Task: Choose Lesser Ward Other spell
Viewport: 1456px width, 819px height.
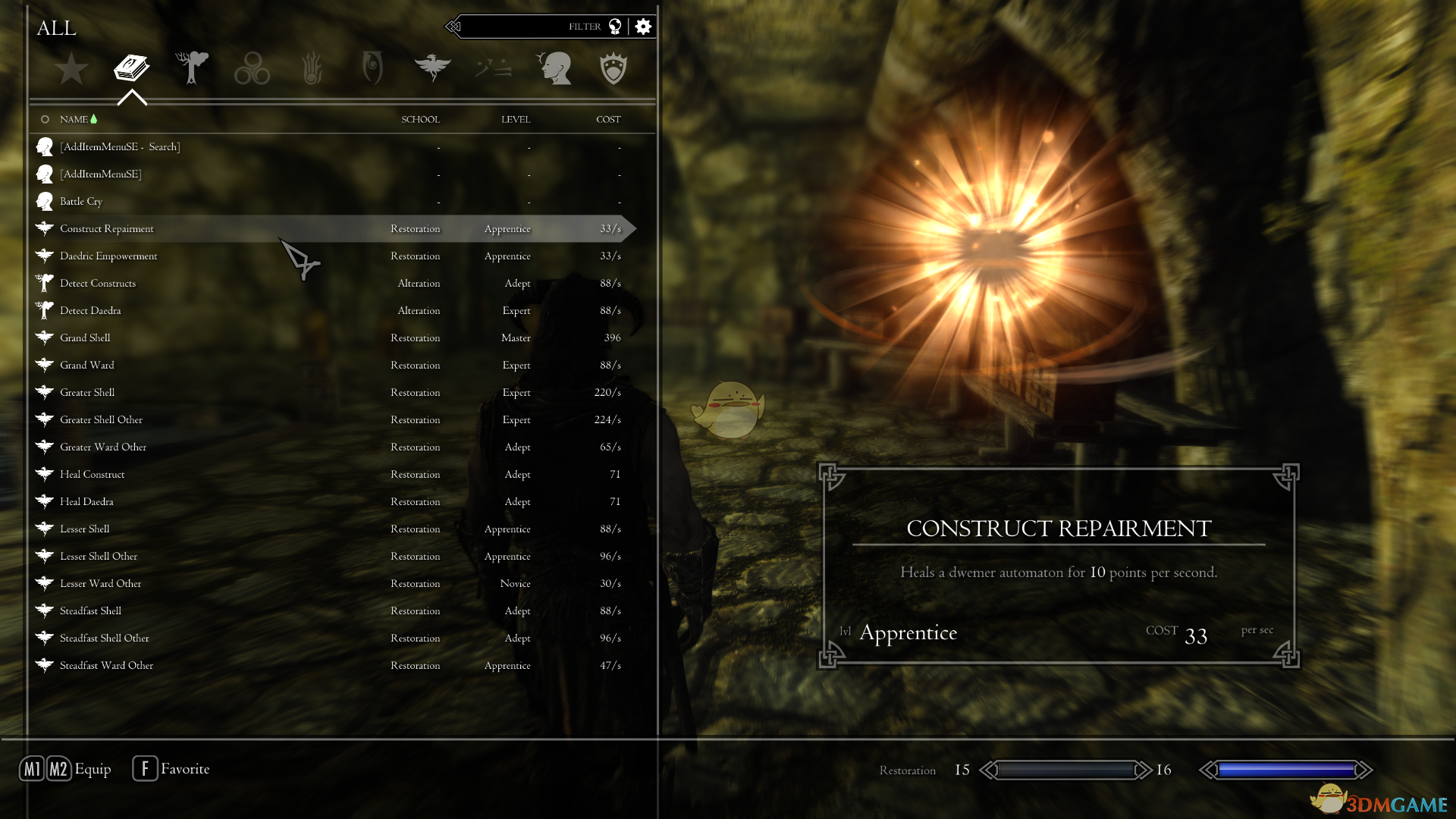Action: pyautogui.click(x=101, y=584)
